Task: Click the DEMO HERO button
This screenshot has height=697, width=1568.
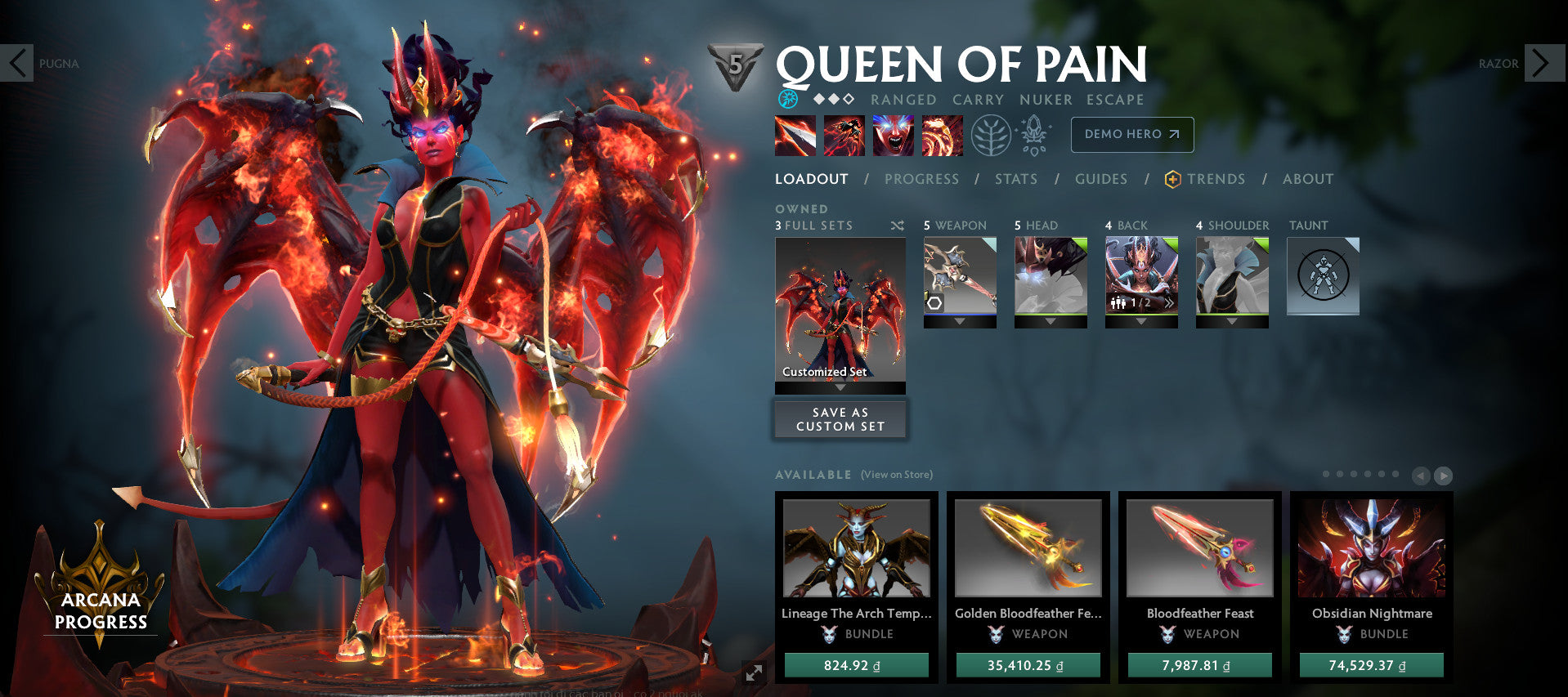Action: point(1132,134)
